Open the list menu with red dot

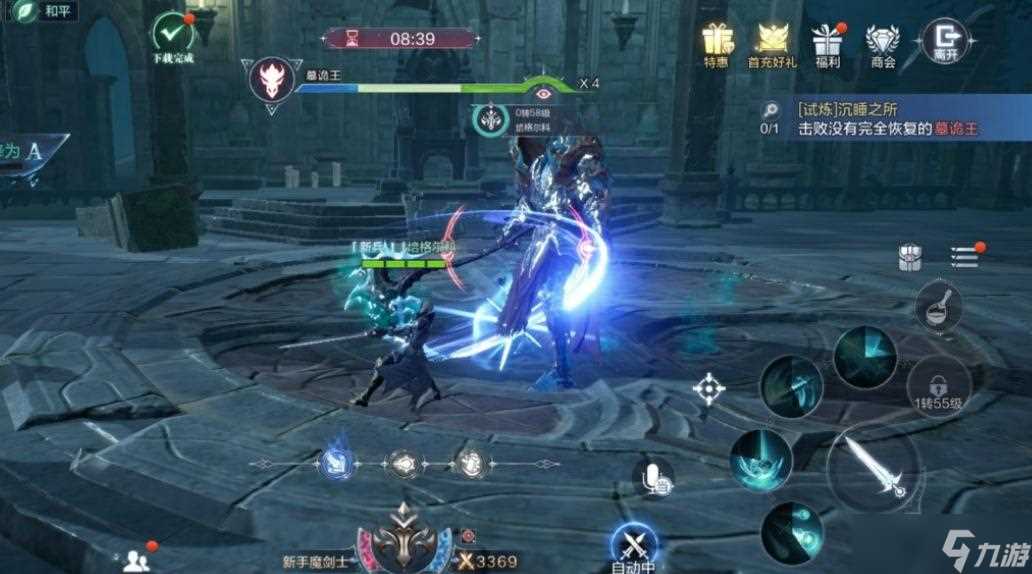coord(964,257)
